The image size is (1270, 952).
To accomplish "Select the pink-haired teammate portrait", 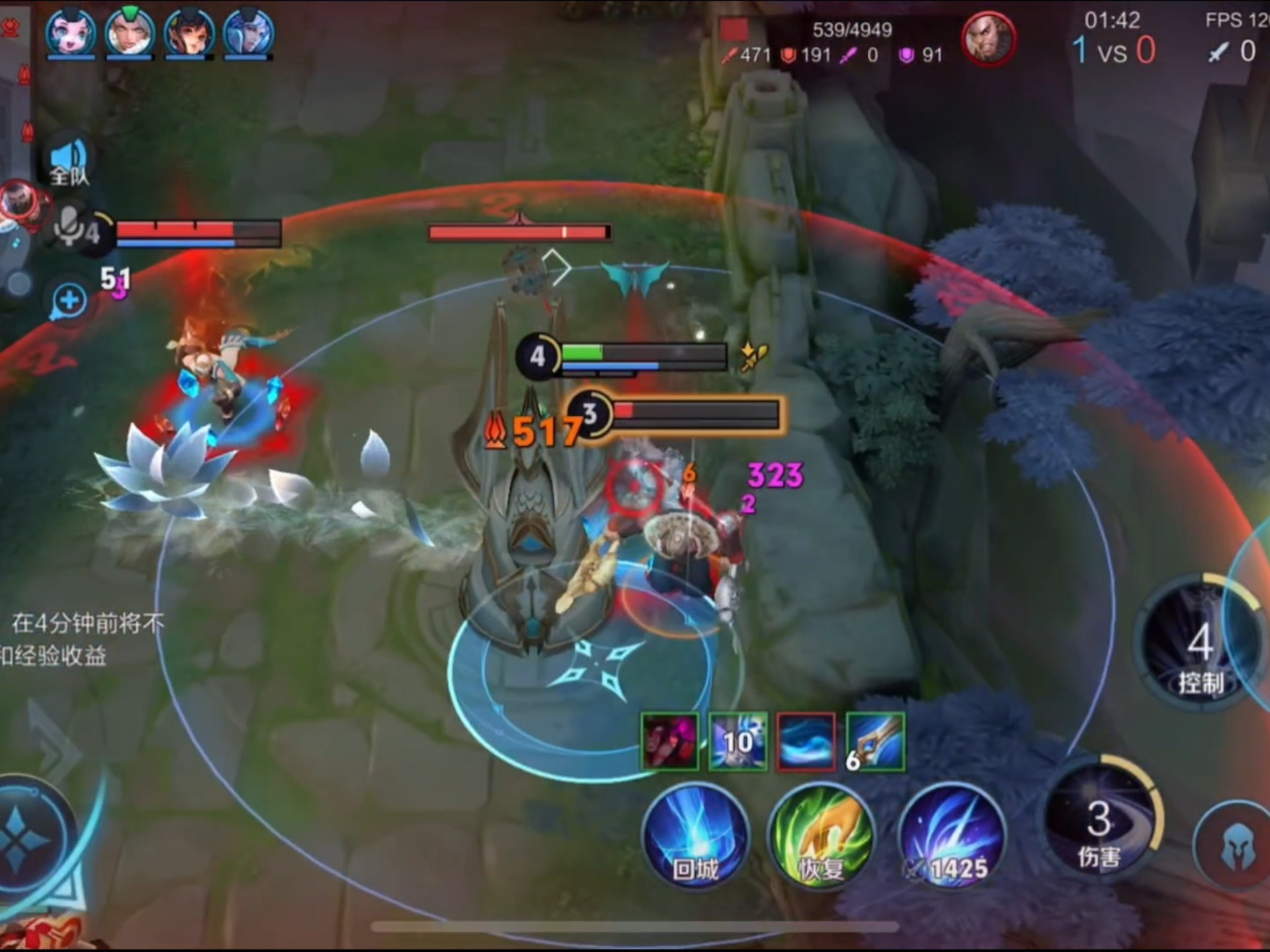I will [71, 32].
